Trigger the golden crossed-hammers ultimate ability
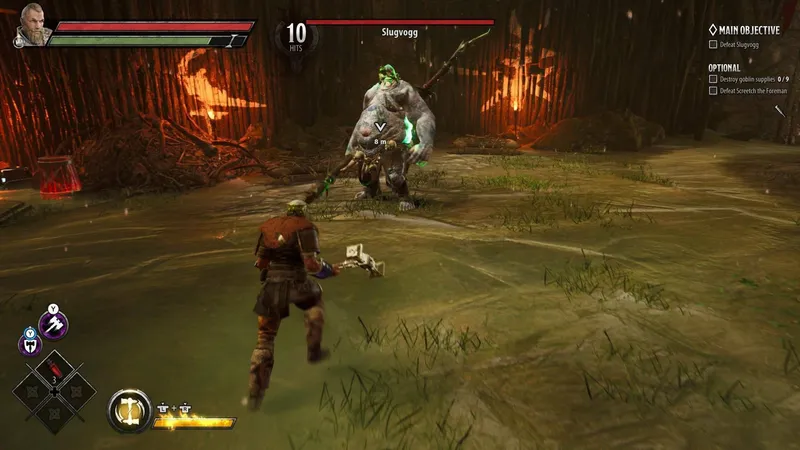Viewport: 800px width, 450px height. 128,409
